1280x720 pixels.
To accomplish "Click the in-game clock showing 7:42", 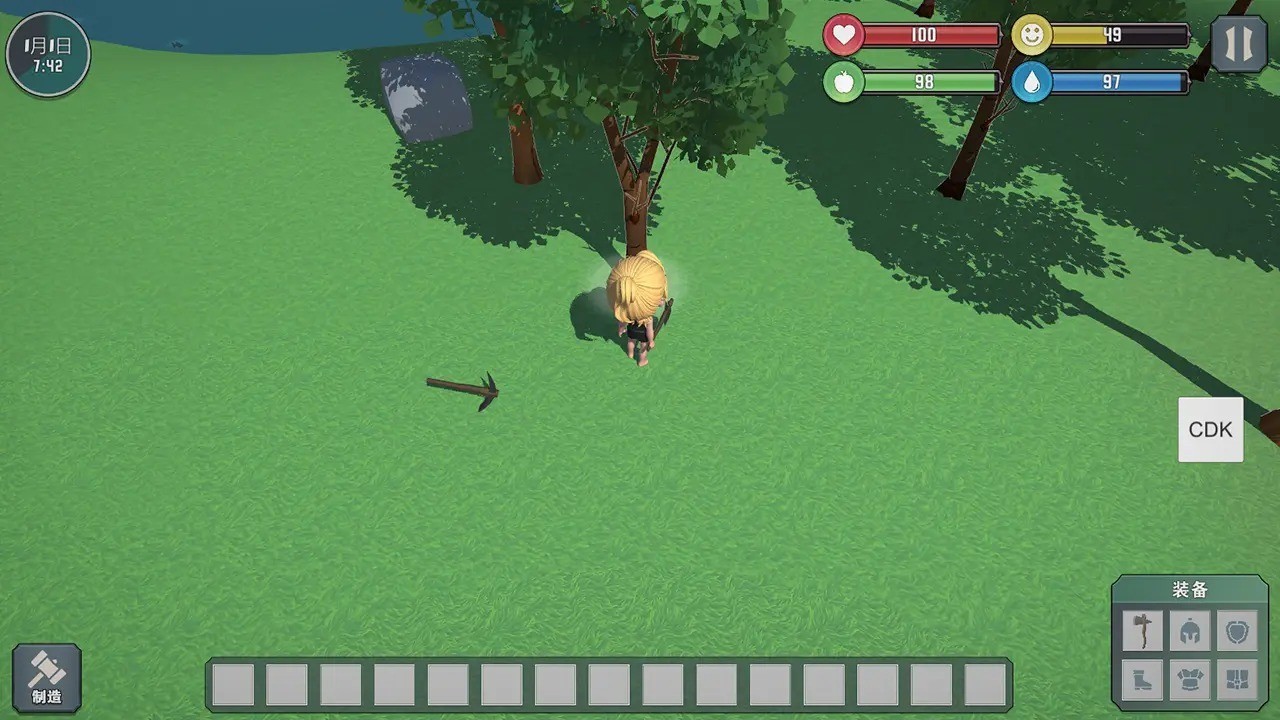I will tap(47, 54).
